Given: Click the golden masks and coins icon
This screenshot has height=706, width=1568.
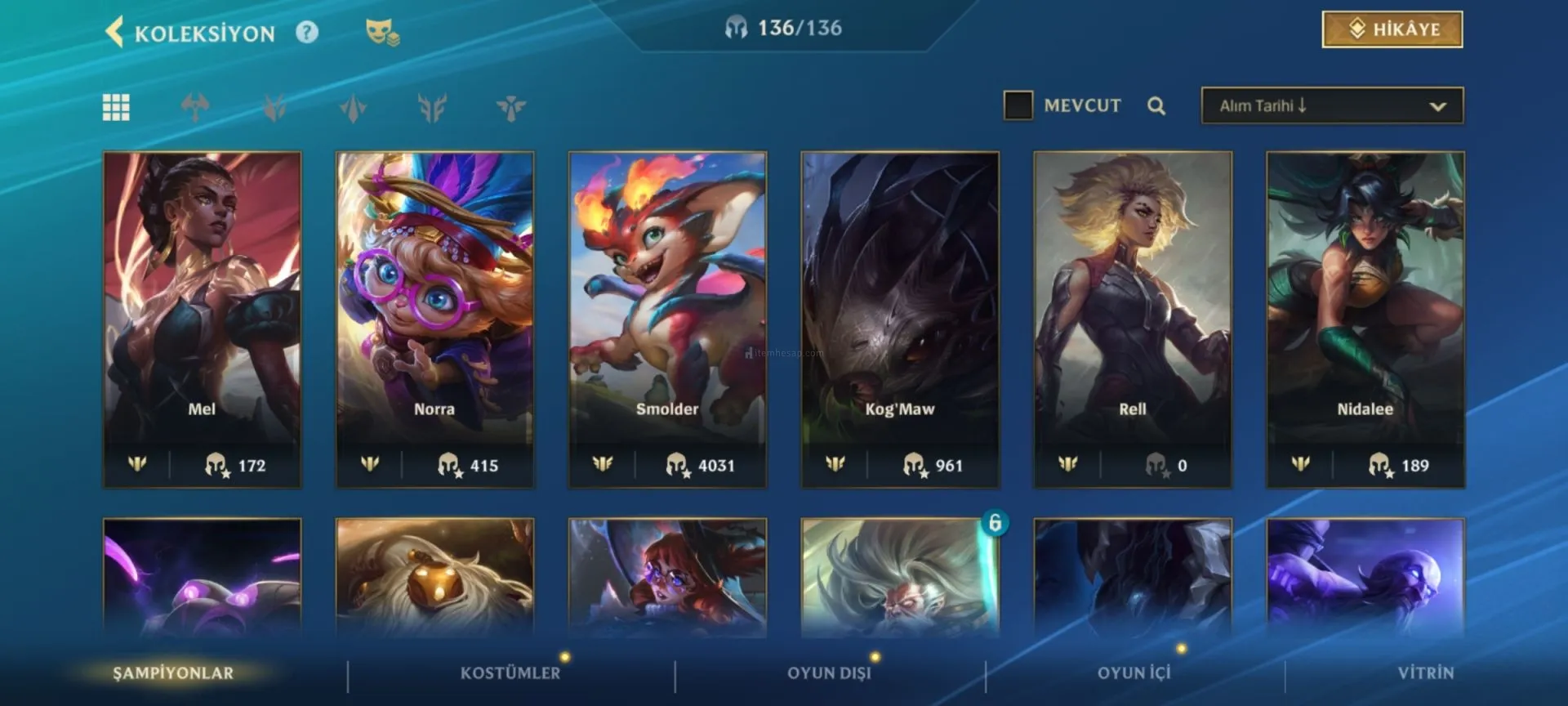Looking at the screenshot, I should pyautogui.click(x=381, y=33).
